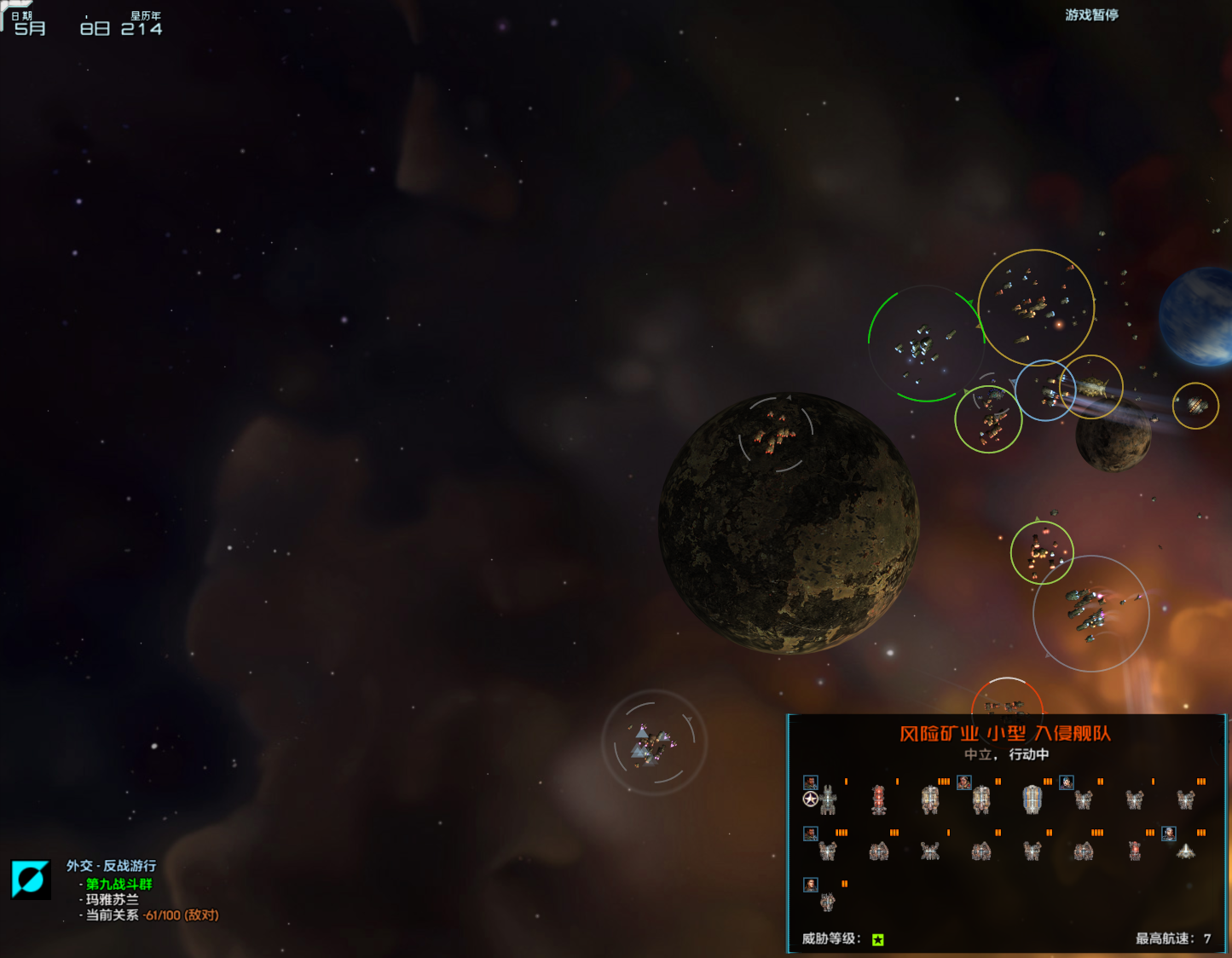
Task: Select the fleet in the yellow circle near the blue planet
Action: [1195, 407]
